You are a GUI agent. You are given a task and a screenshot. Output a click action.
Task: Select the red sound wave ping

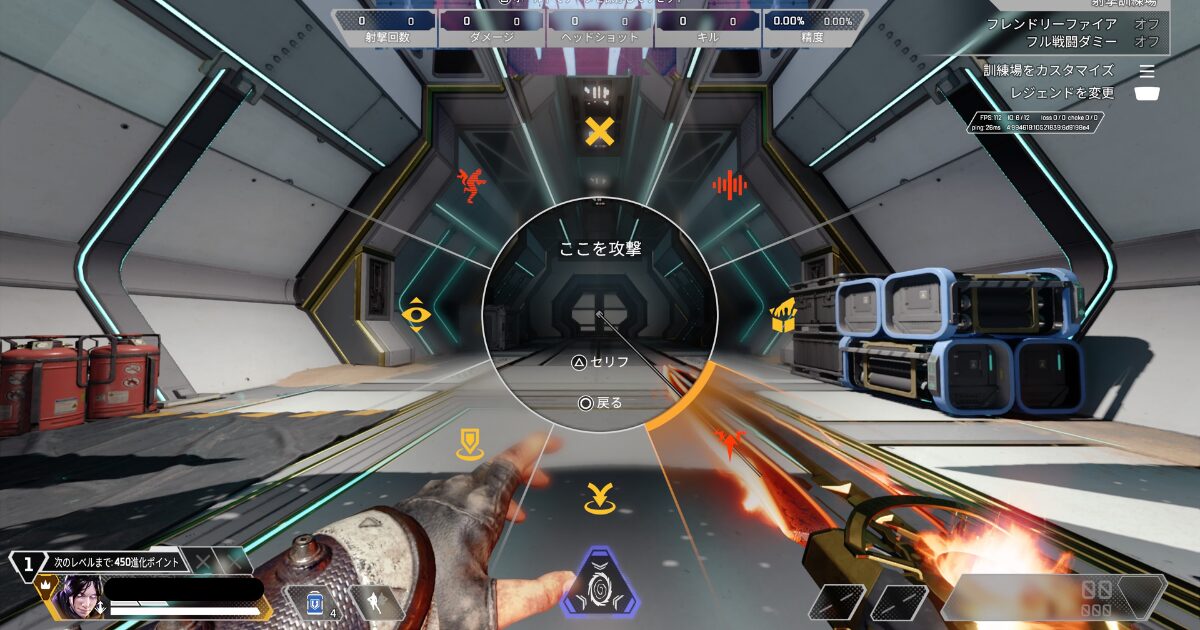[x=730, y=184]
